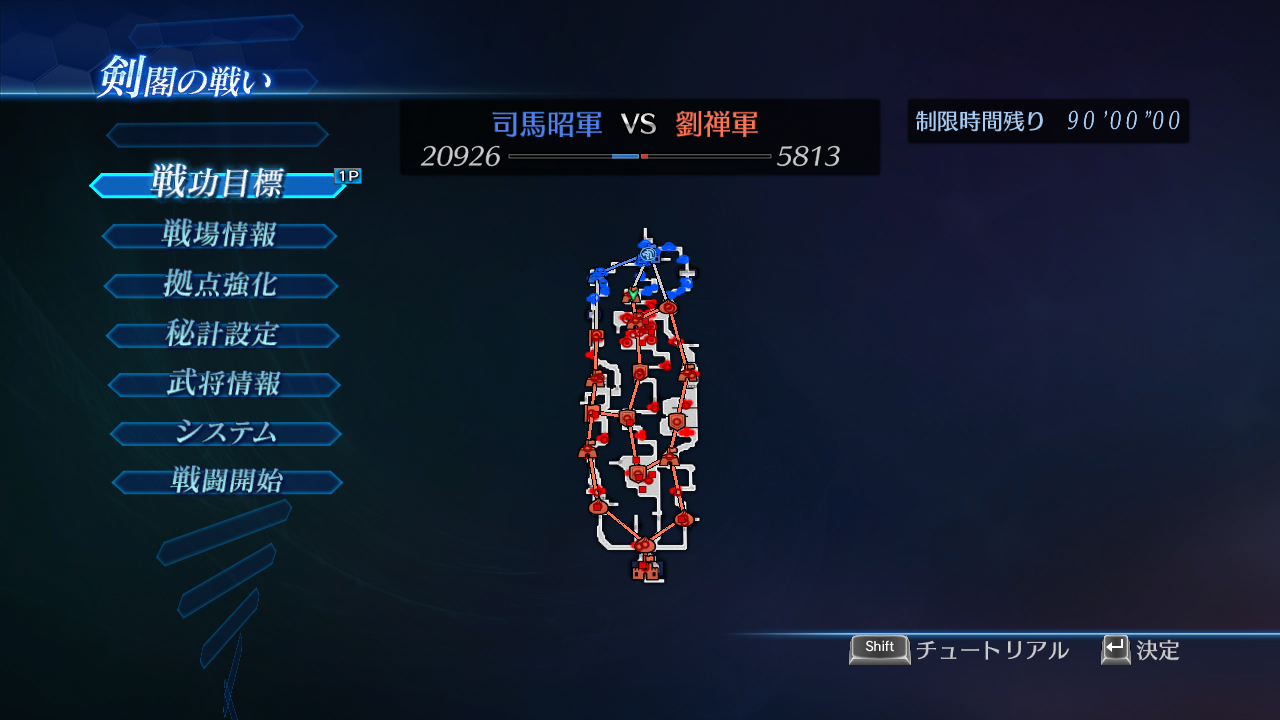Open the 戦功目標 objectives menu
The image size is (1280, 720).
point(218,185)
